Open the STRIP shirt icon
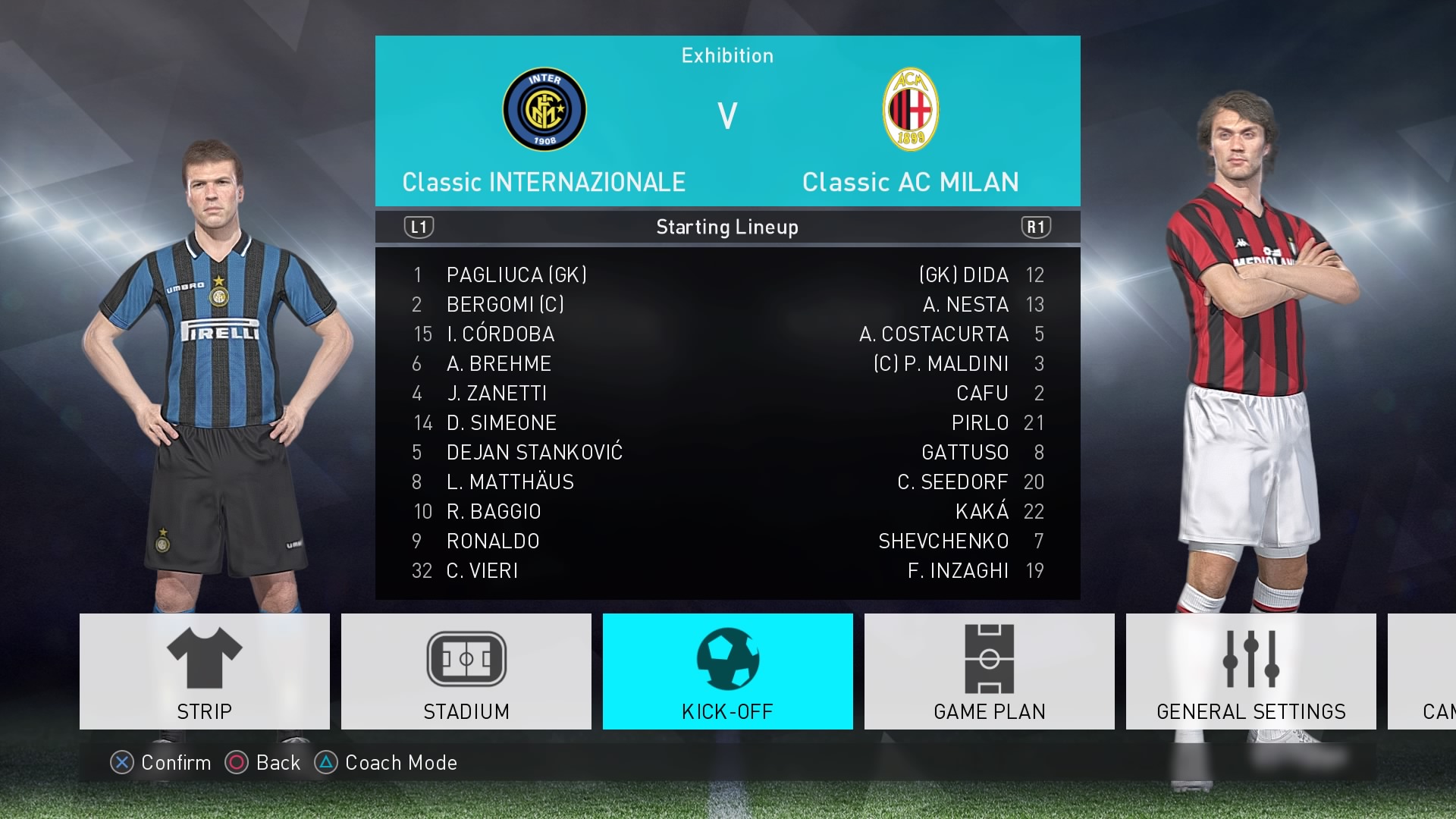This screenshot has height=819, width=1456. pyautogui.click(x=204, y=657)
